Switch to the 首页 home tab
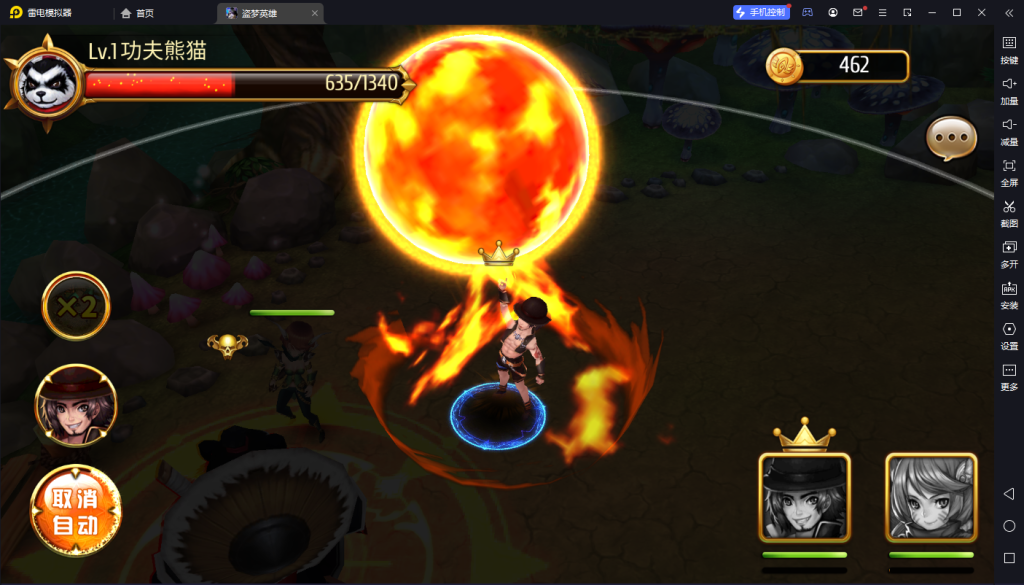 [x=138, y=13]
